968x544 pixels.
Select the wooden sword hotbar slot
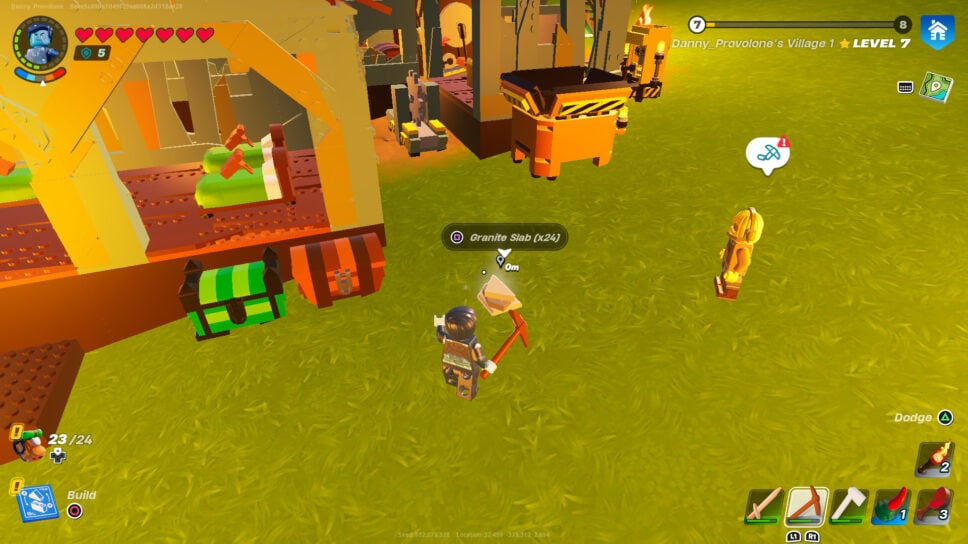tap(763, 505)
